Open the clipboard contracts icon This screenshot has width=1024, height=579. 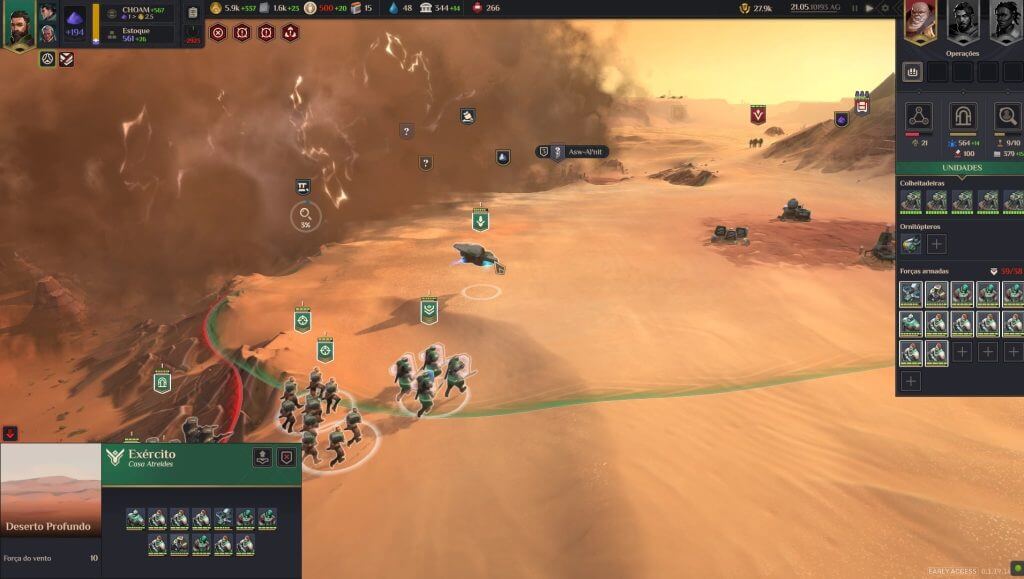coord(193,13)
